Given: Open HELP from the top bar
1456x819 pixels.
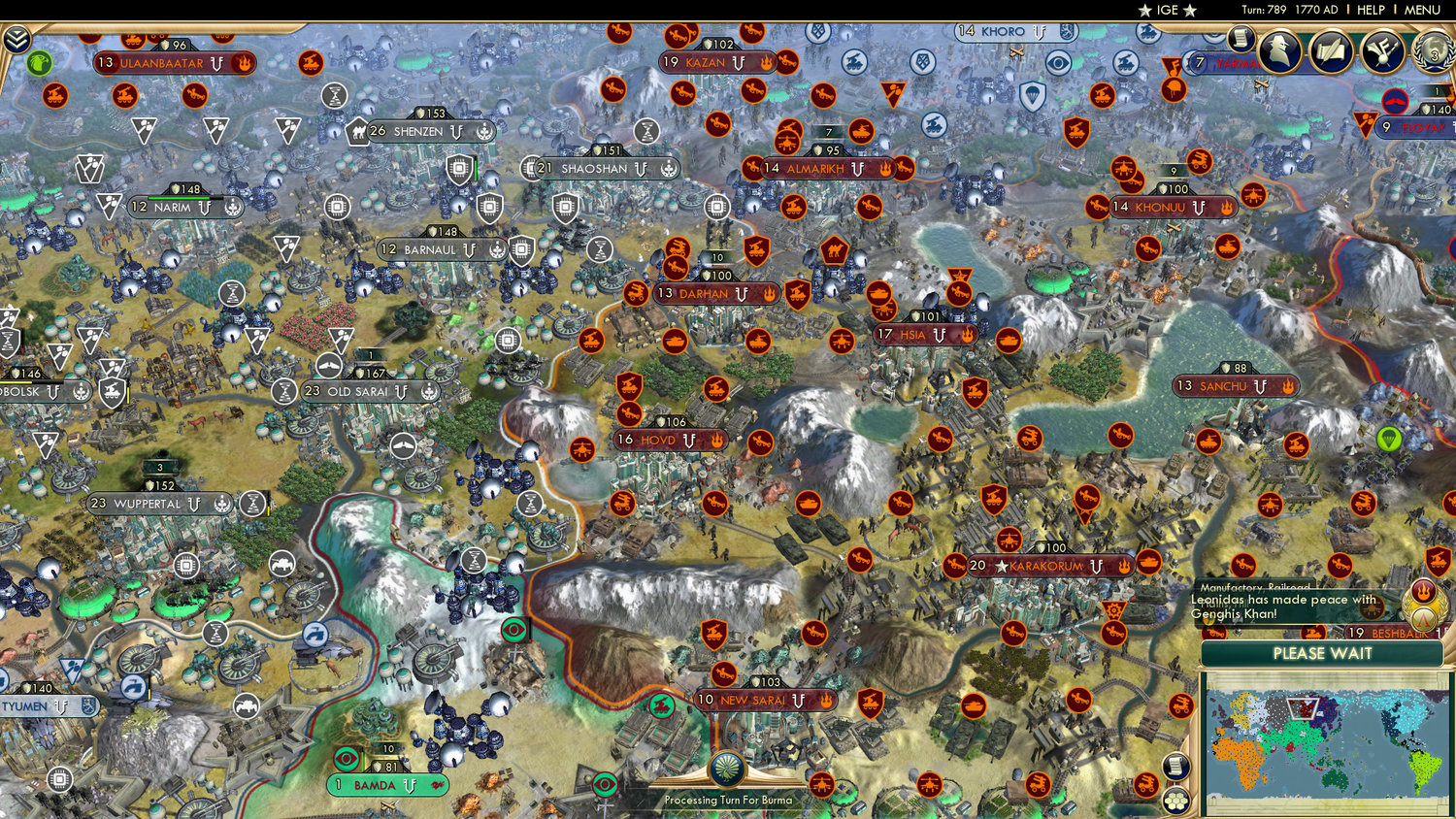Looking at the screenshot, I should [1372, 11].
